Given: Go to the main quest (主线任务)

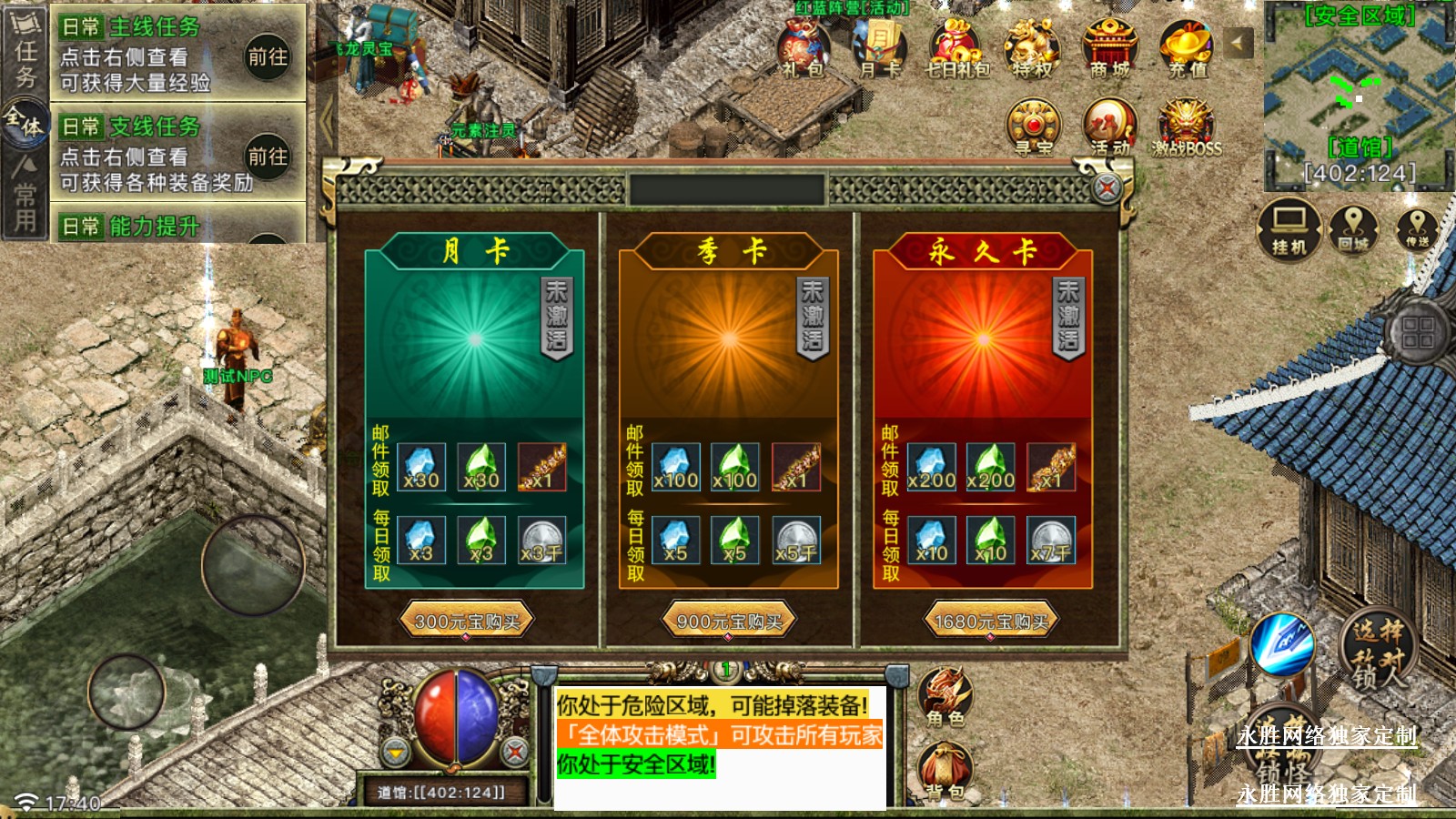Looking at the screenshot, I should [268, 56].
